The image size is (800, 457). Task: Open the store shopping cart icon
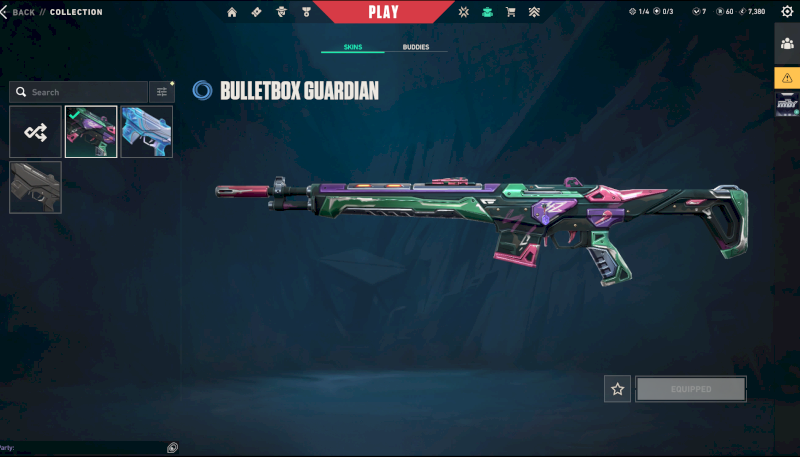coord(511,12)
